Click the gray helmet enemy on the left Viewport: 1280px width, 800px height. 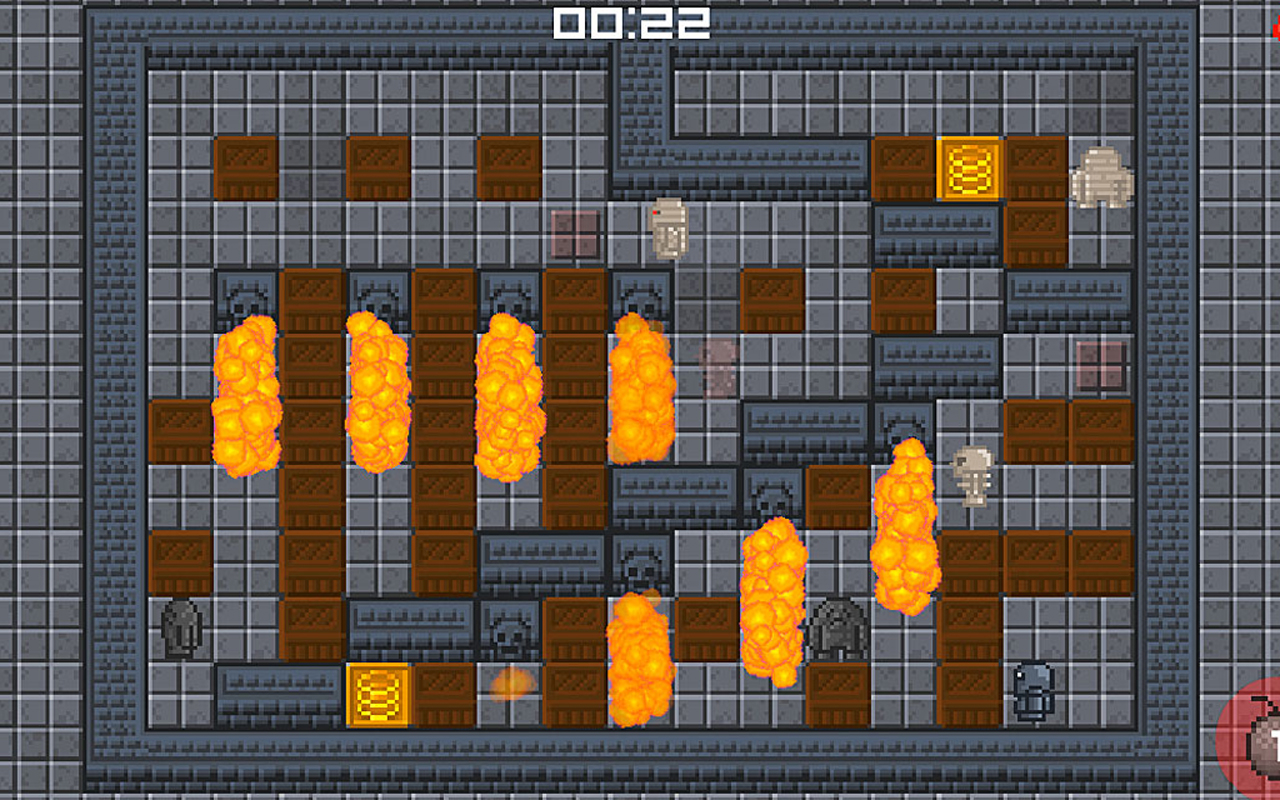(182, 630)
